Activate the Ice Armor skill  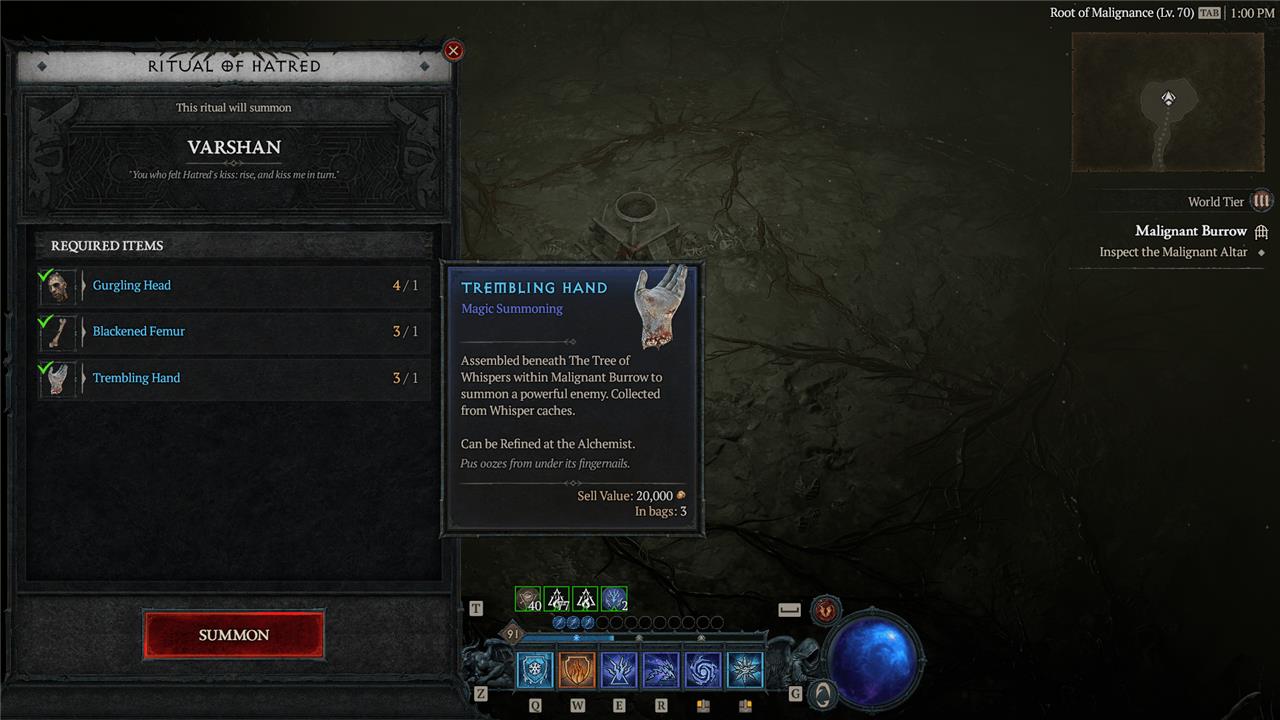(x=535, y=670)
